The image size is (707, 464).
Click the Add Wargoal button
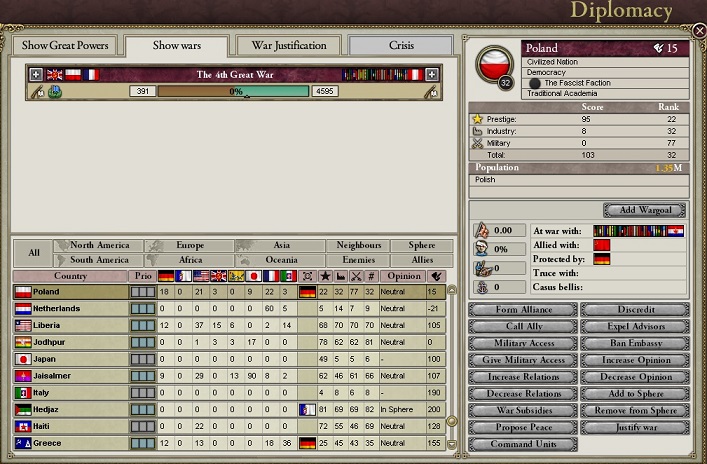[x=643, y=210]
